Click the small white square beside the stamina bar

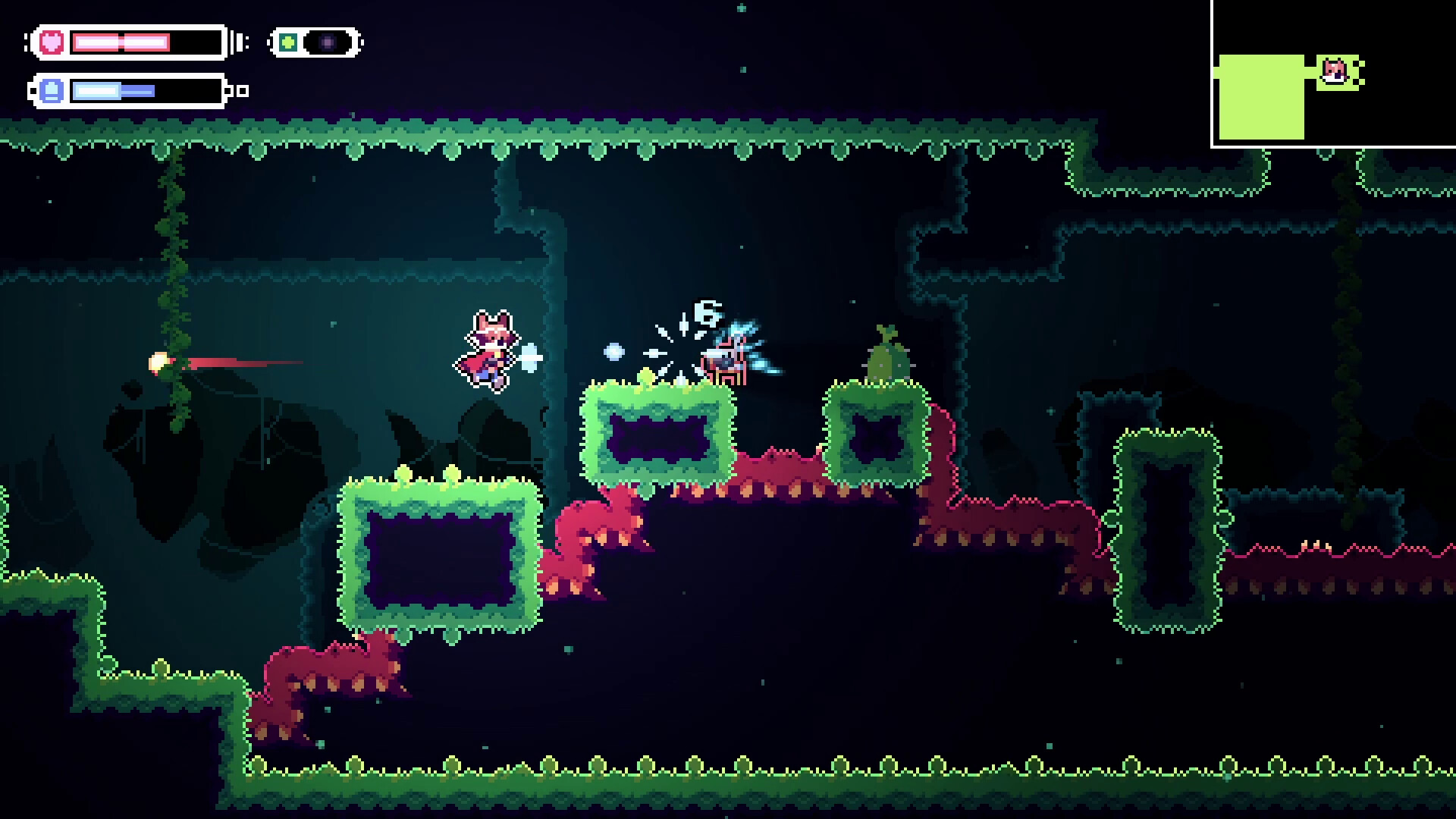point(243,91)
